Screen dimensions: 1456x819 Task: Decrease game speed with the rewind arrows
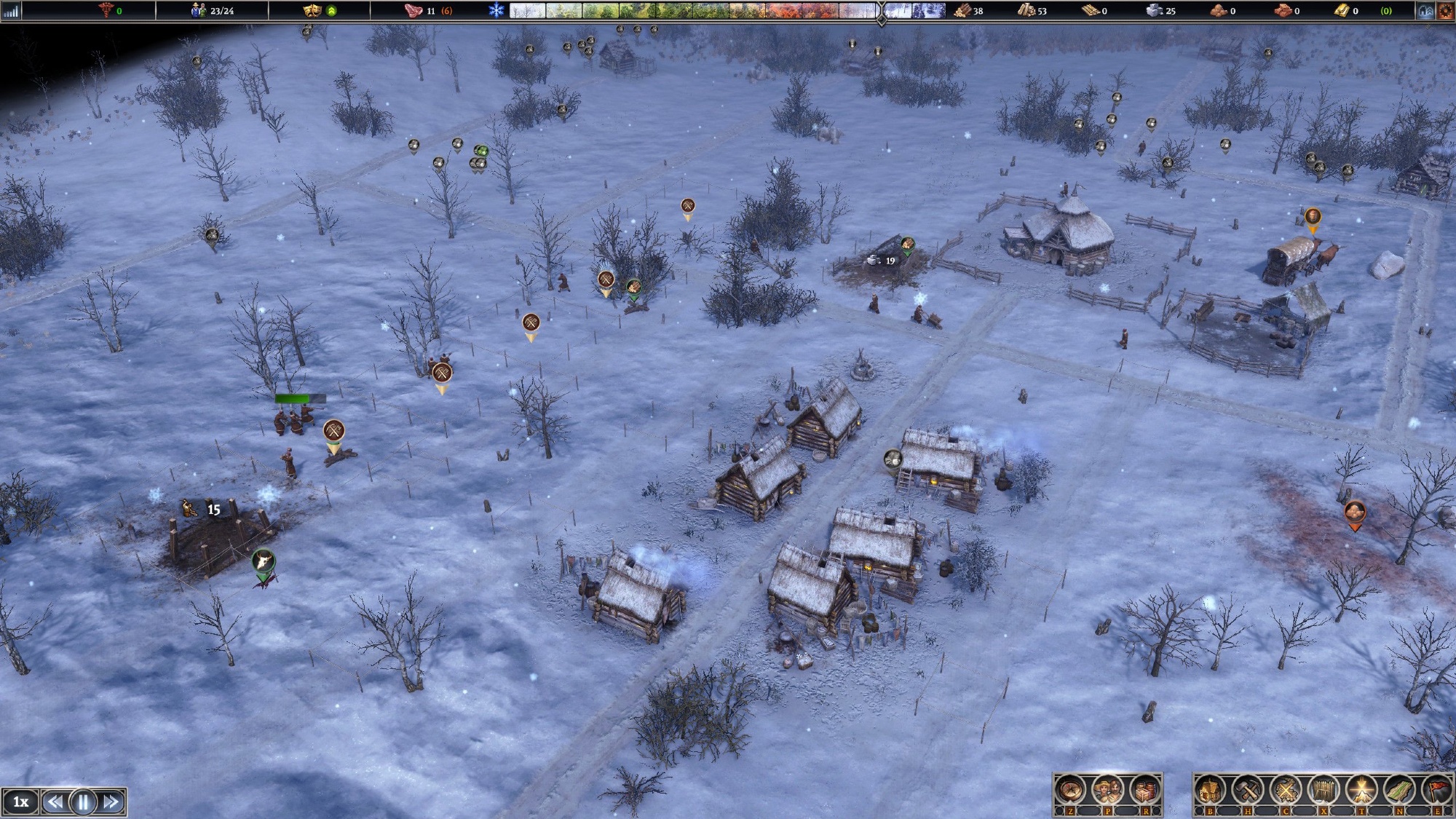tap(55, 802)
